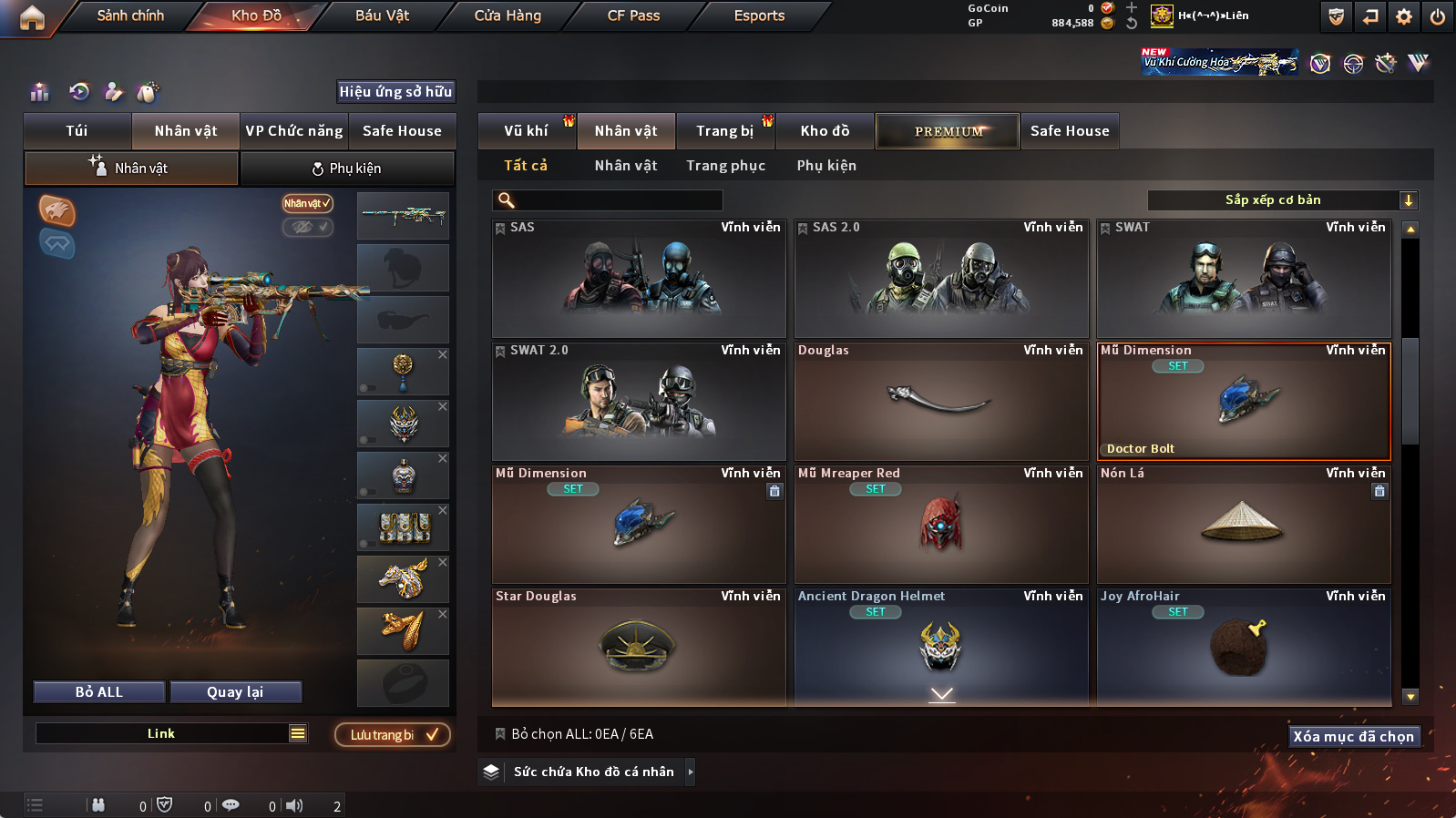Click the power exit button
This screenshot has height=818, width=1456.
point(1437,16)
